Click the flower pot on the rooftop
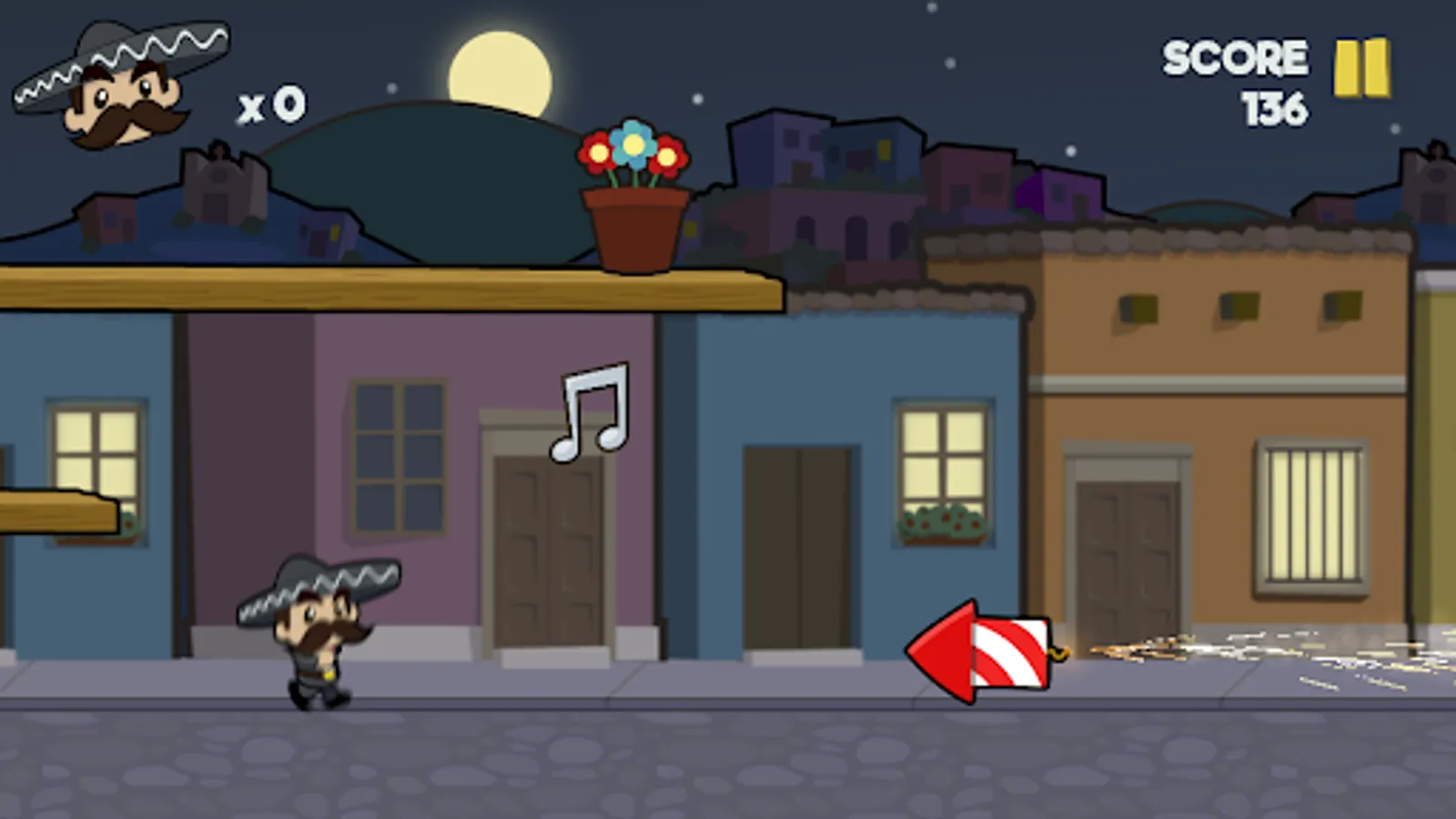 635,227
